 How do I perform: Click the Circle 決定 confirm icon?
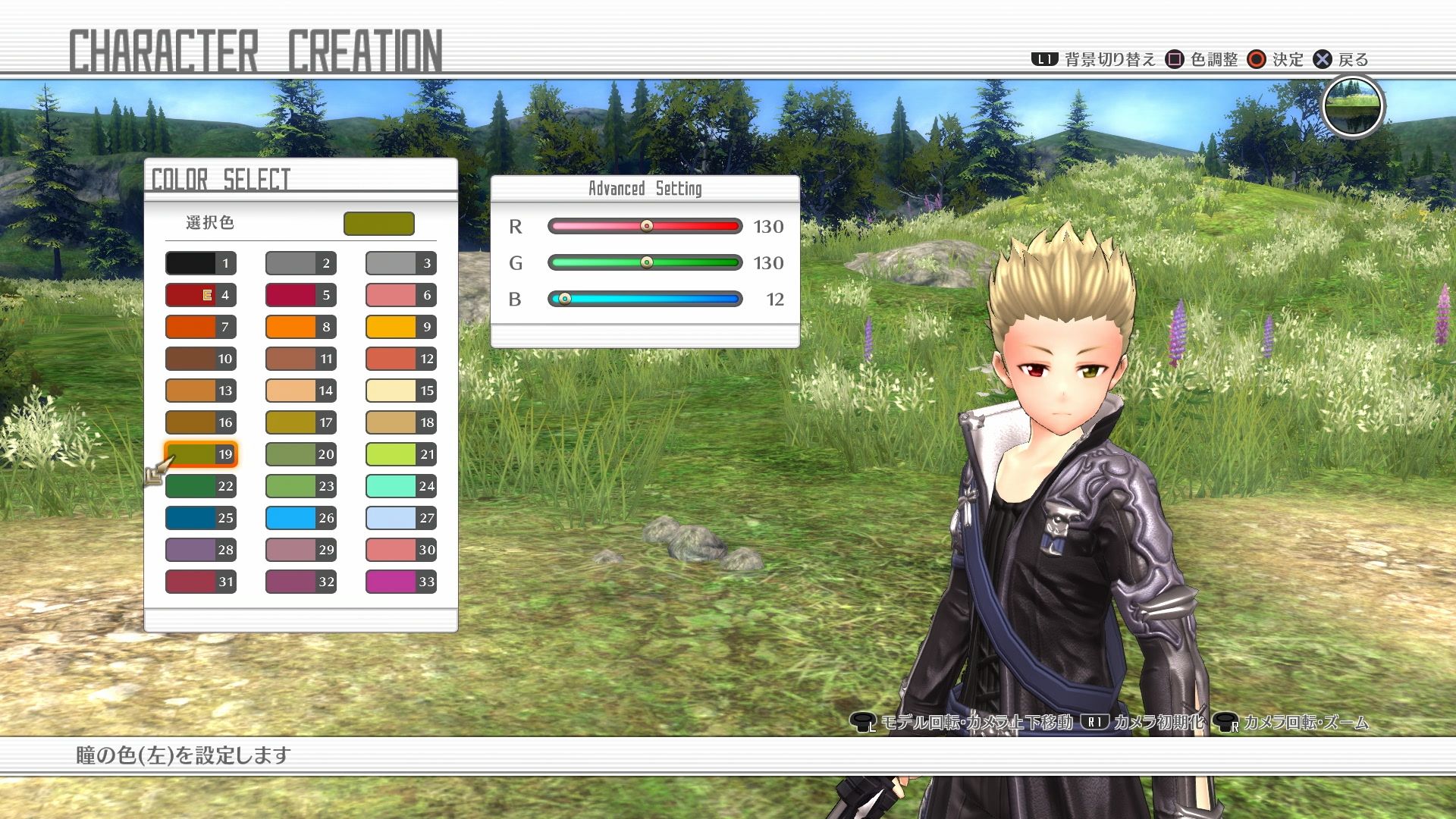pos(1256,59)
